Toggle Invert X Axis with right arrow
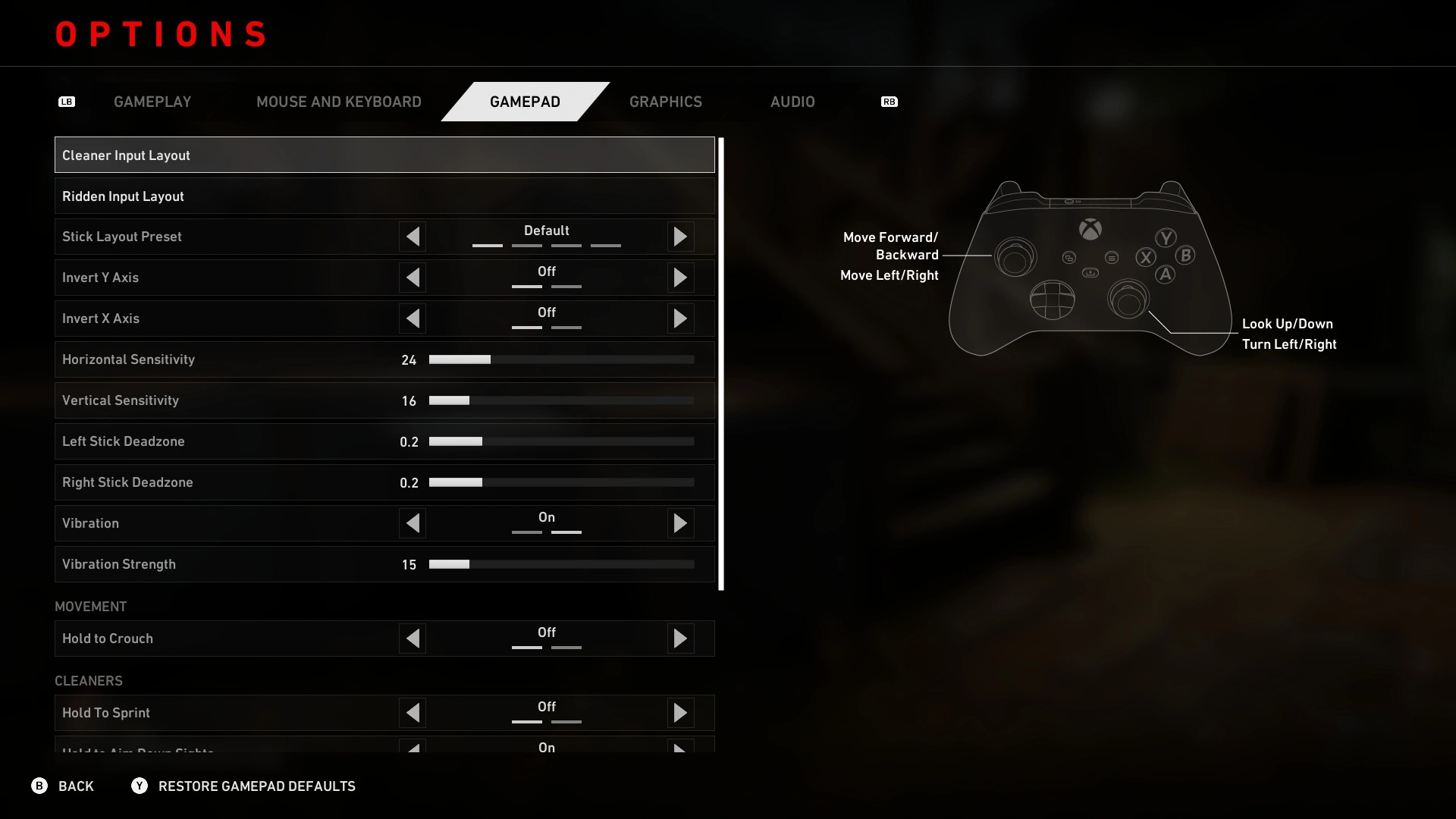Screen dimensions: 1456x819 coord(680,318)
